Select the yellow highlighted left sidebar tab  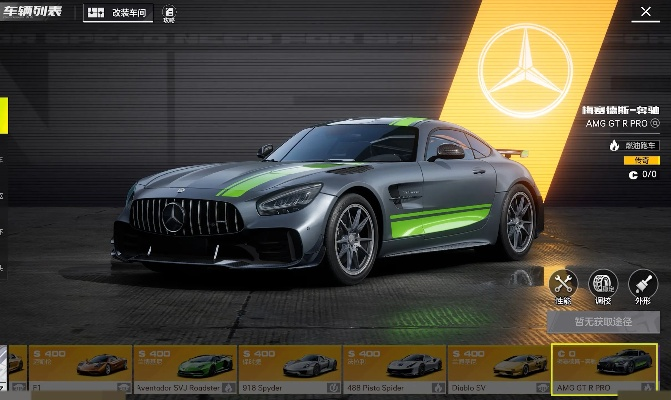point(4,116)
